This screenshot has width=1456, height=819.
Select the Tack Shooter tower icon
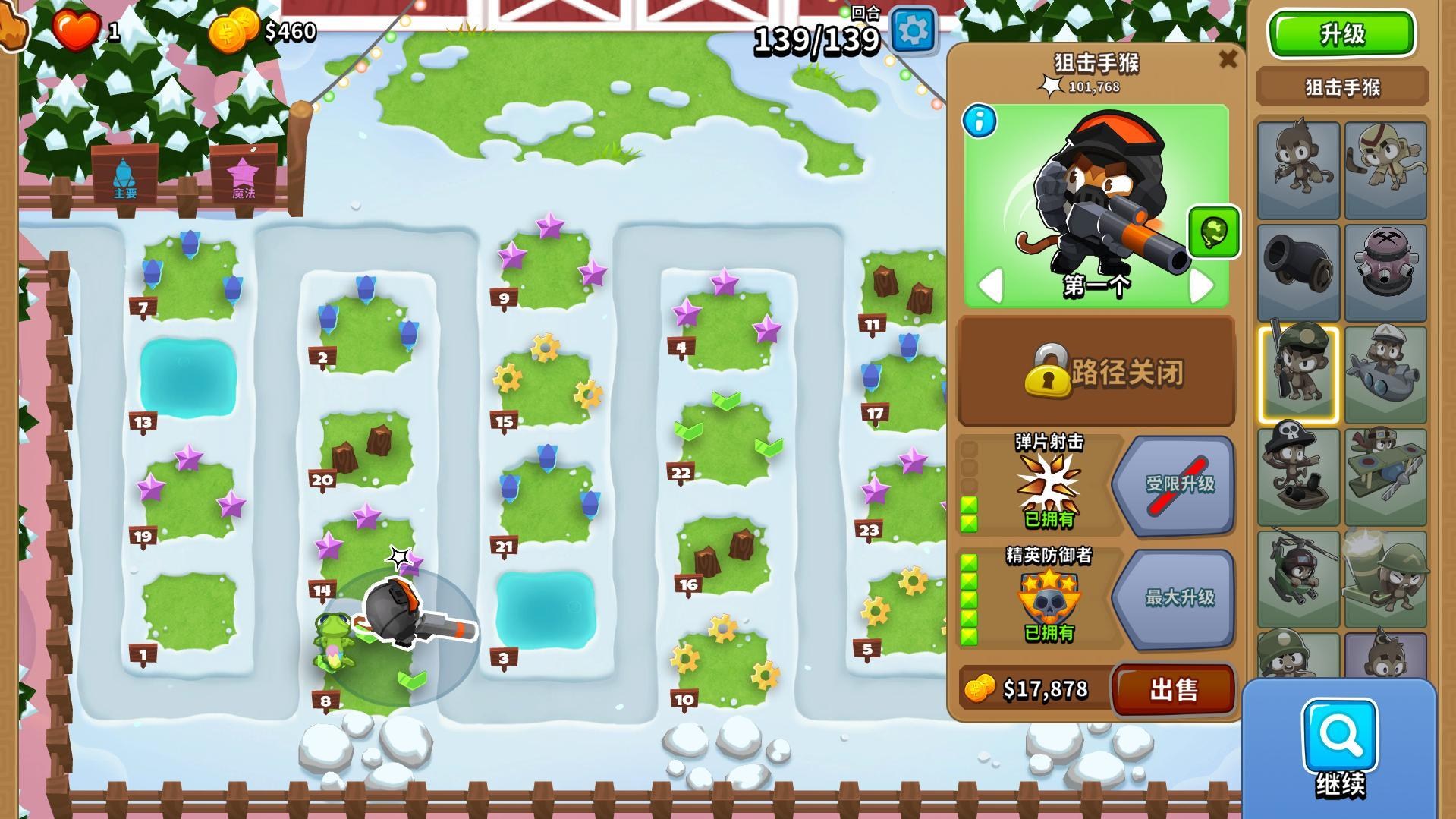pyautogui.click(x=1387, y=271)
